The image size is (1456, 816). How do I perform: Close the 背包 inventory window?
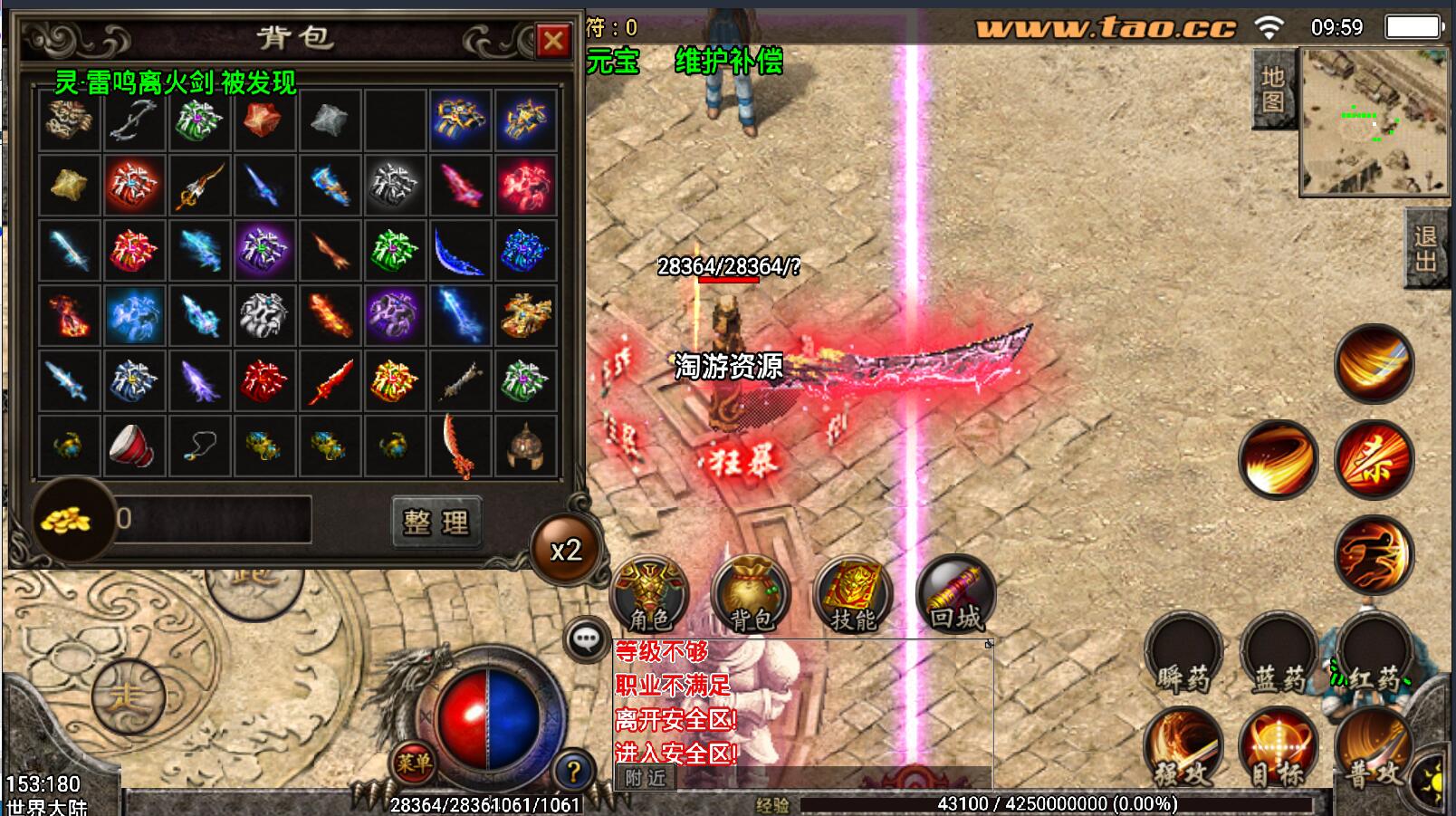[552, 40]
